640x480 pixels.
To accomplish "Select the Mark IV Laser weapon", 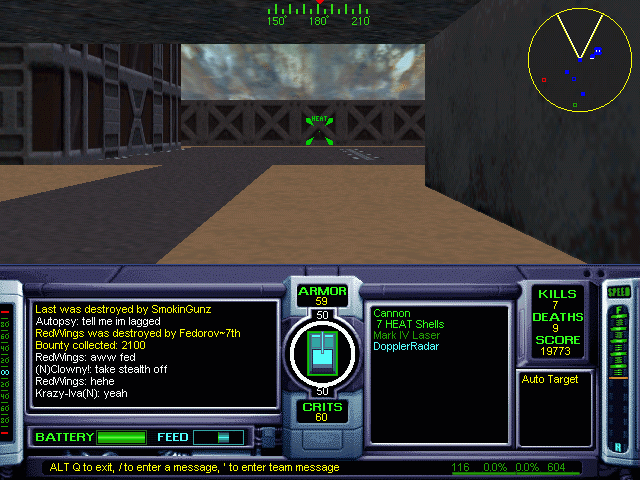I will tap(405, 335).
